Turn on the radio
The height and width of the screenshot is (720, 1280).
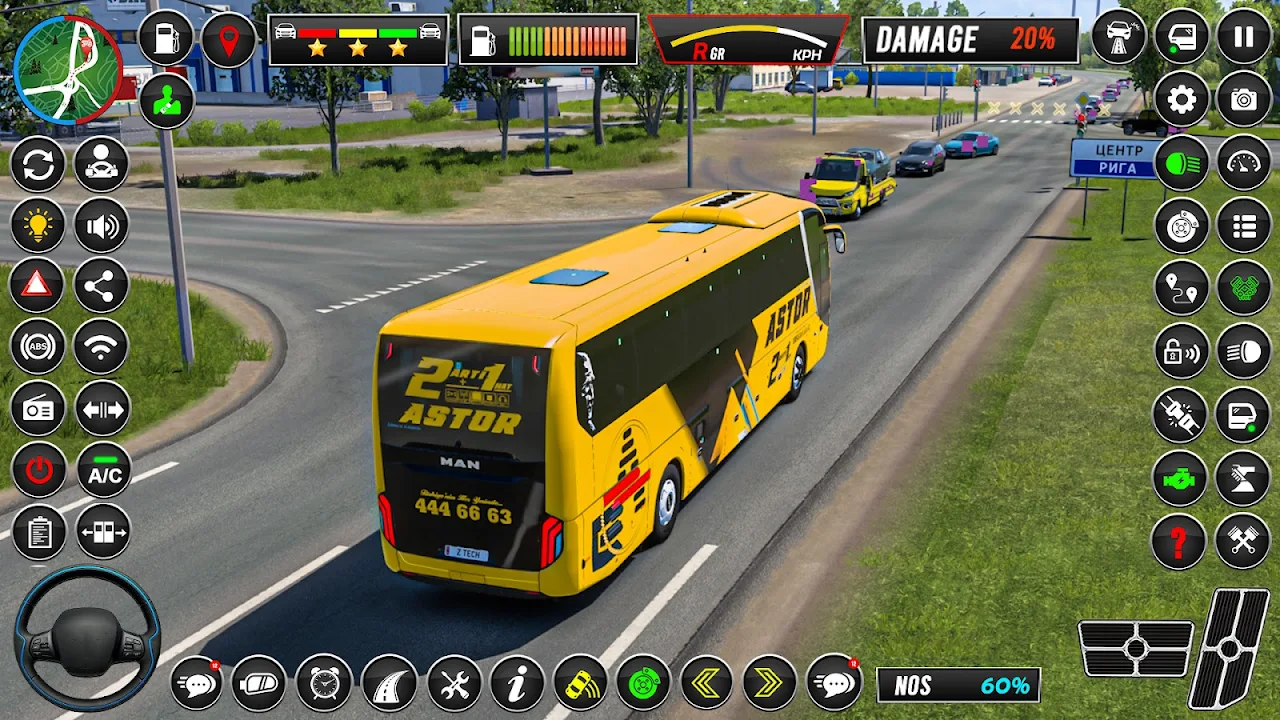pyautogui.click(x=38, y=408)
